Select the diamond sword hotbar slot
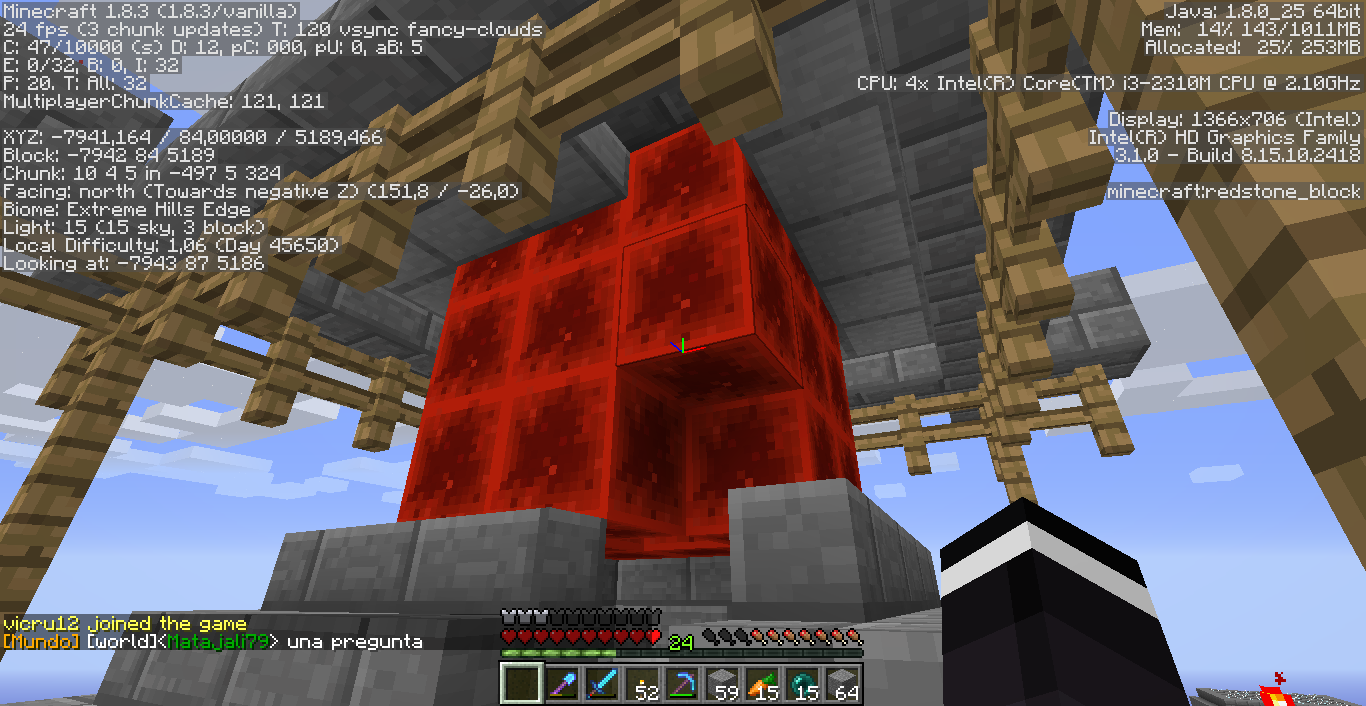This screenshot has height=706, width=1366. coord(601,684)
